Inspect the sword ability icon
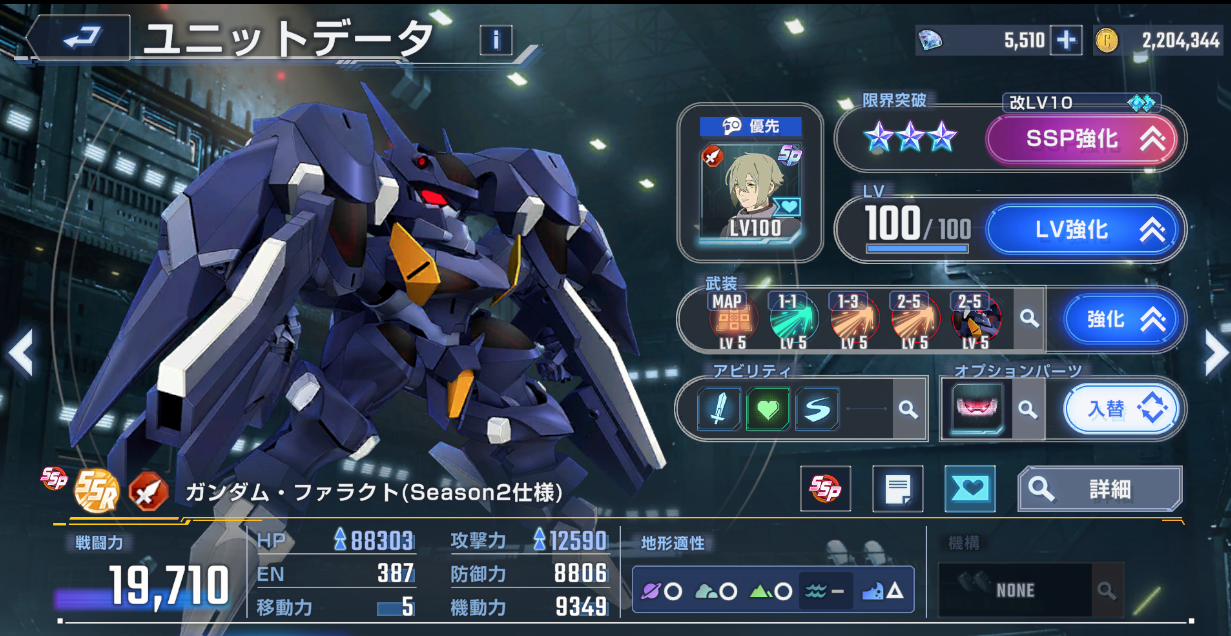Image resolution: width=1231 pixels, height=636 pixels. coord(720,408)
